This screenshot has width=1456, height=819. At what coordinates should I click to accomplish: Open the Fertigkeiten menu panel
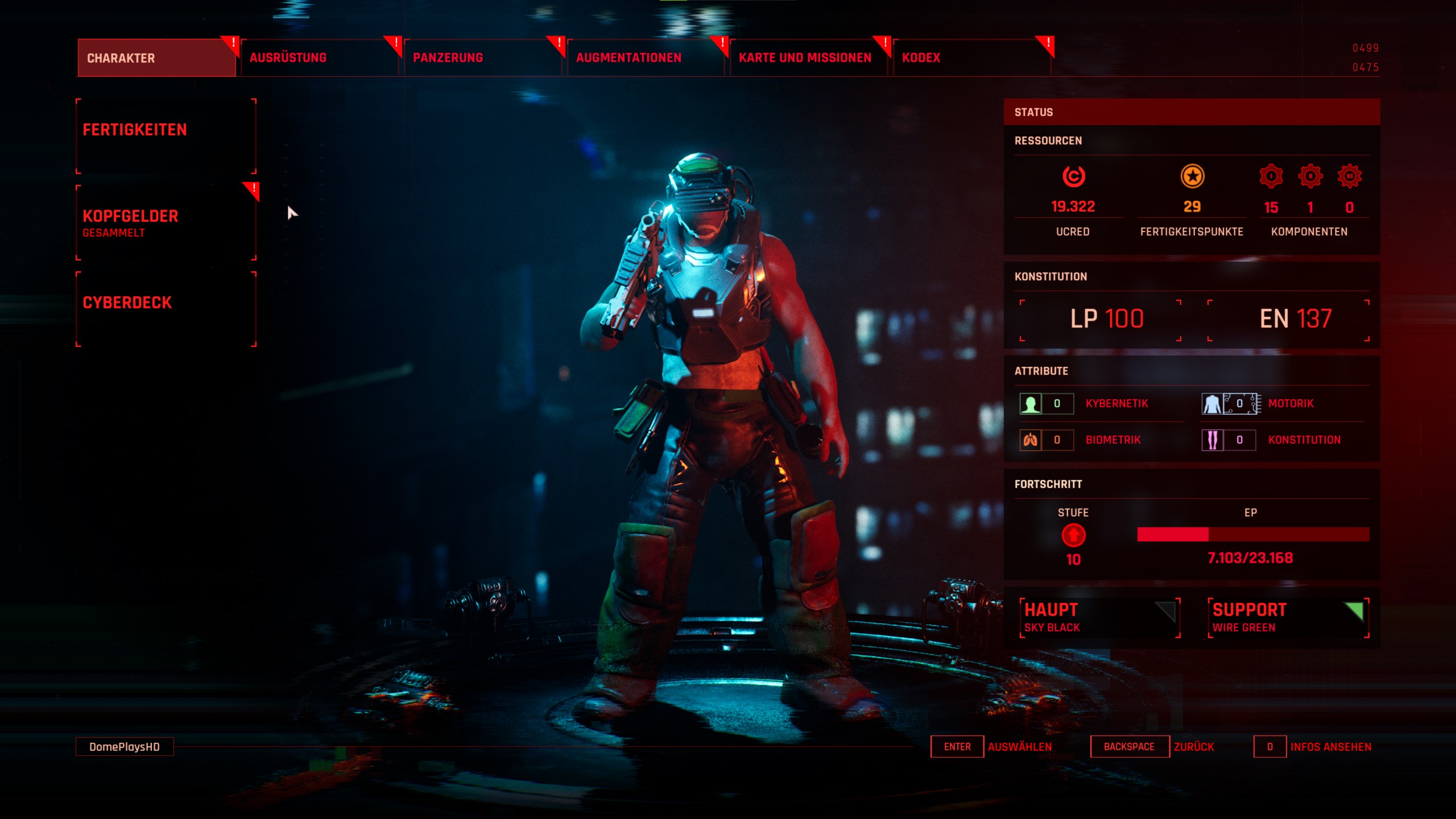pyautogui.click(x=166, y=136)
